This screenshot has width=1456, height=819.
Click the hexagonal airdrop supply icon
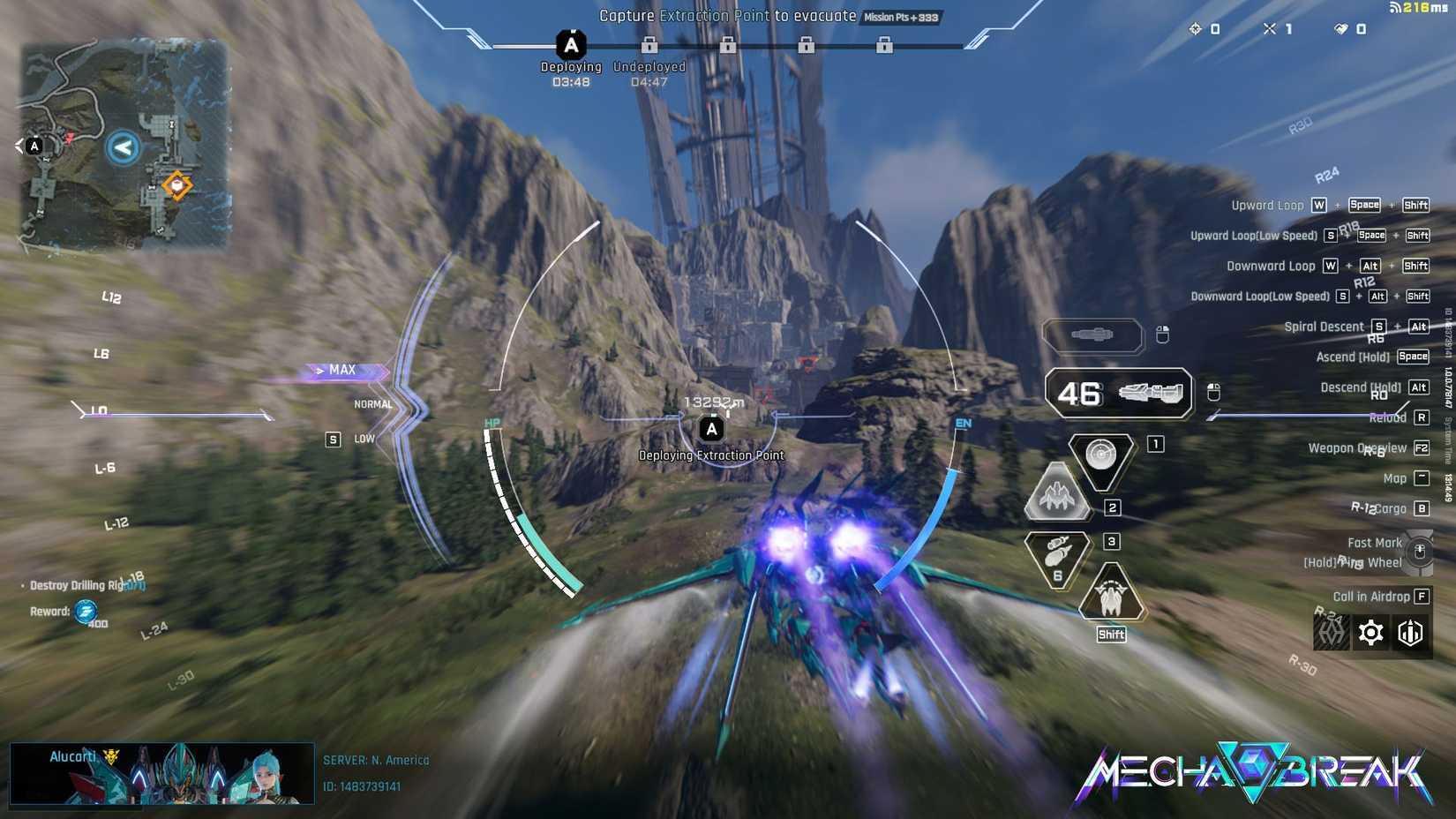(1410, 632)
